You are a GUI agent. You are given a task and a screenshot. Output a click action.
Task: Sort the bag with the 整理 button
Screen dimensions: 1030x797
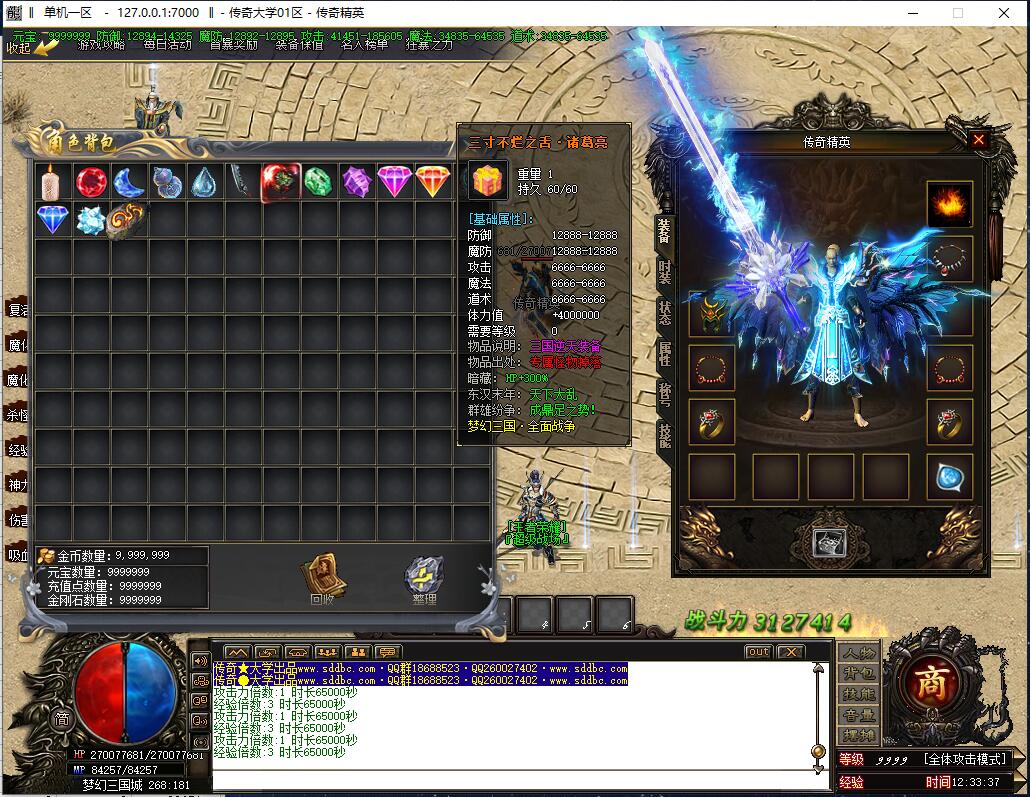424,580
